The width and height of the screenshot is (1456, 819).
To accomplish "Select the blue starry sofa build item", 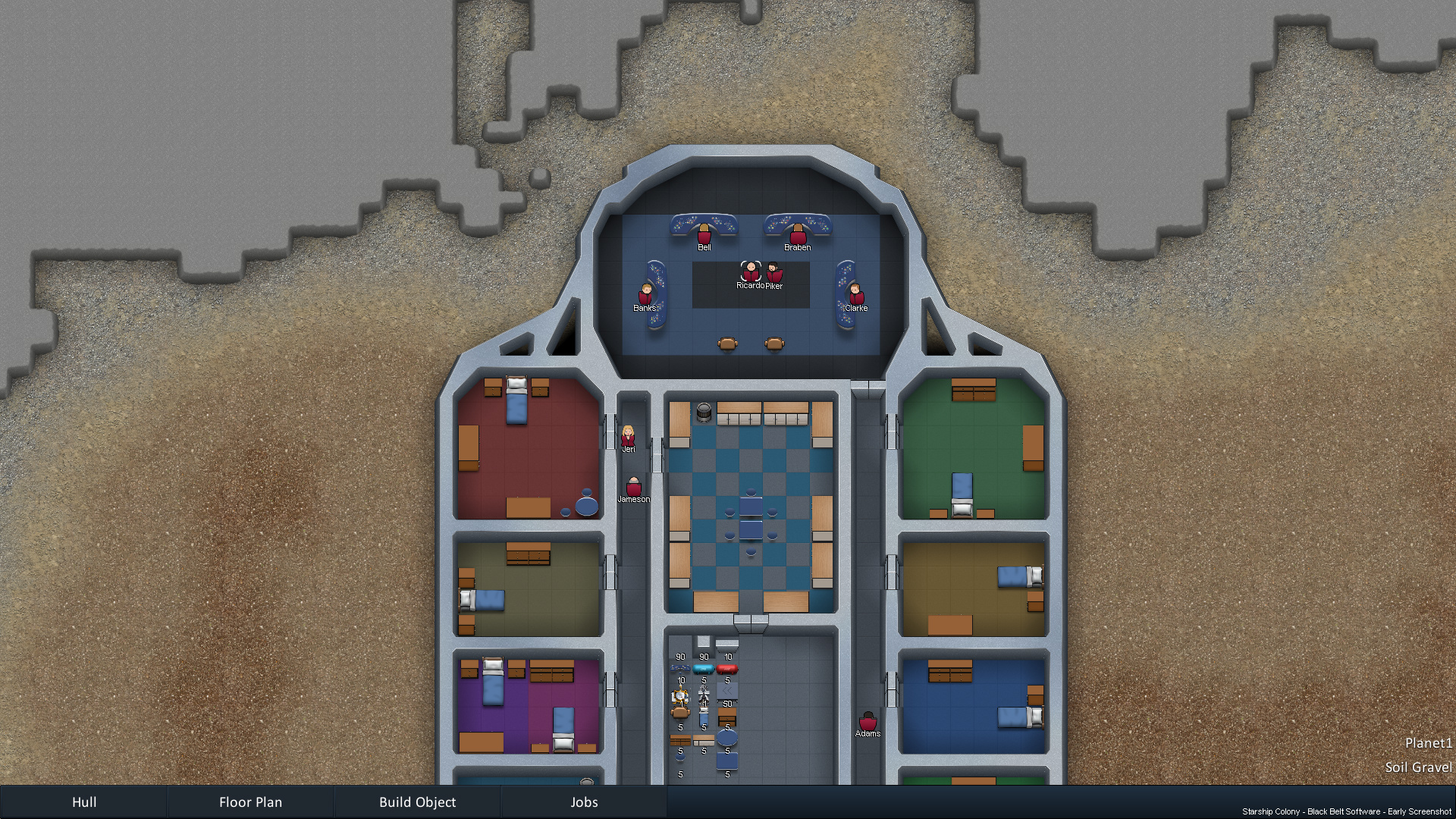I will 679,669.
